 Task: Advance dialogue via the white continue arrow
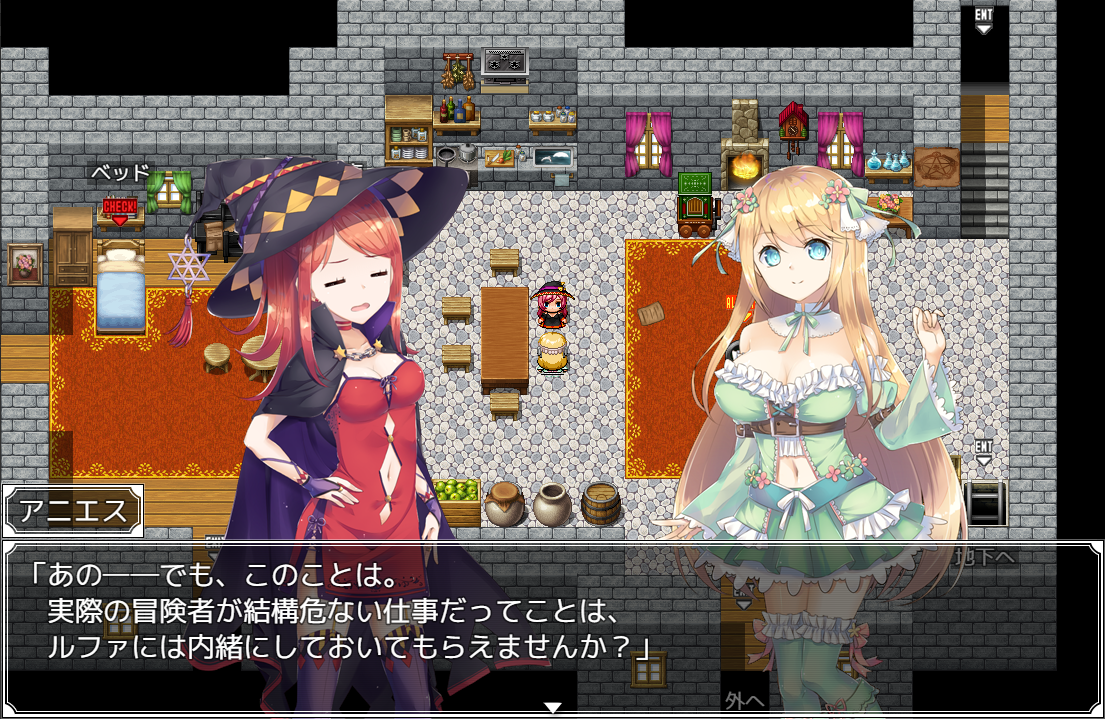pyautogui.click(x=552, y=707)
